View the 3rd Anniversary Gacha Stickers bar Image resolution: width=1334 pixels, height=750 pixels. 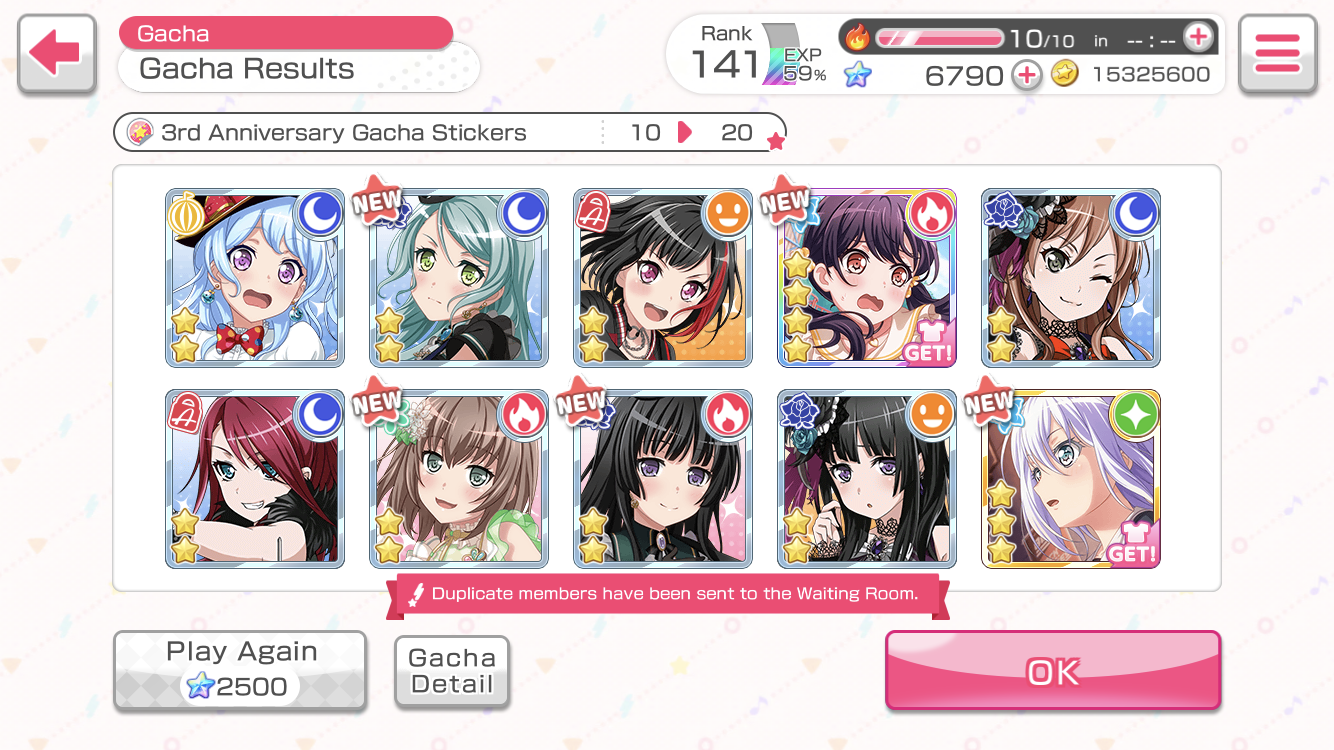coord(450,132)
